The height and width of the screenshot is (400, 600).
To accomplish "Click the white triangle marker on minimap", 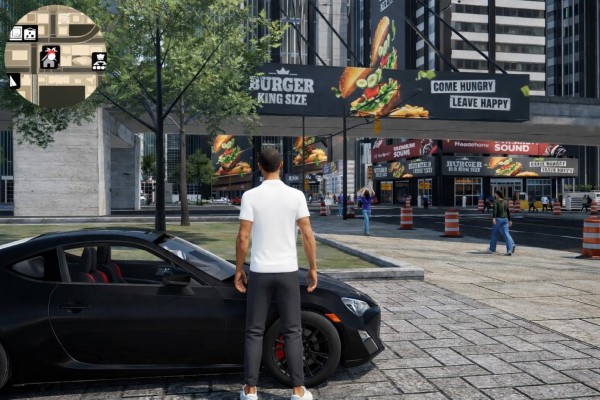I will (14, 80).
